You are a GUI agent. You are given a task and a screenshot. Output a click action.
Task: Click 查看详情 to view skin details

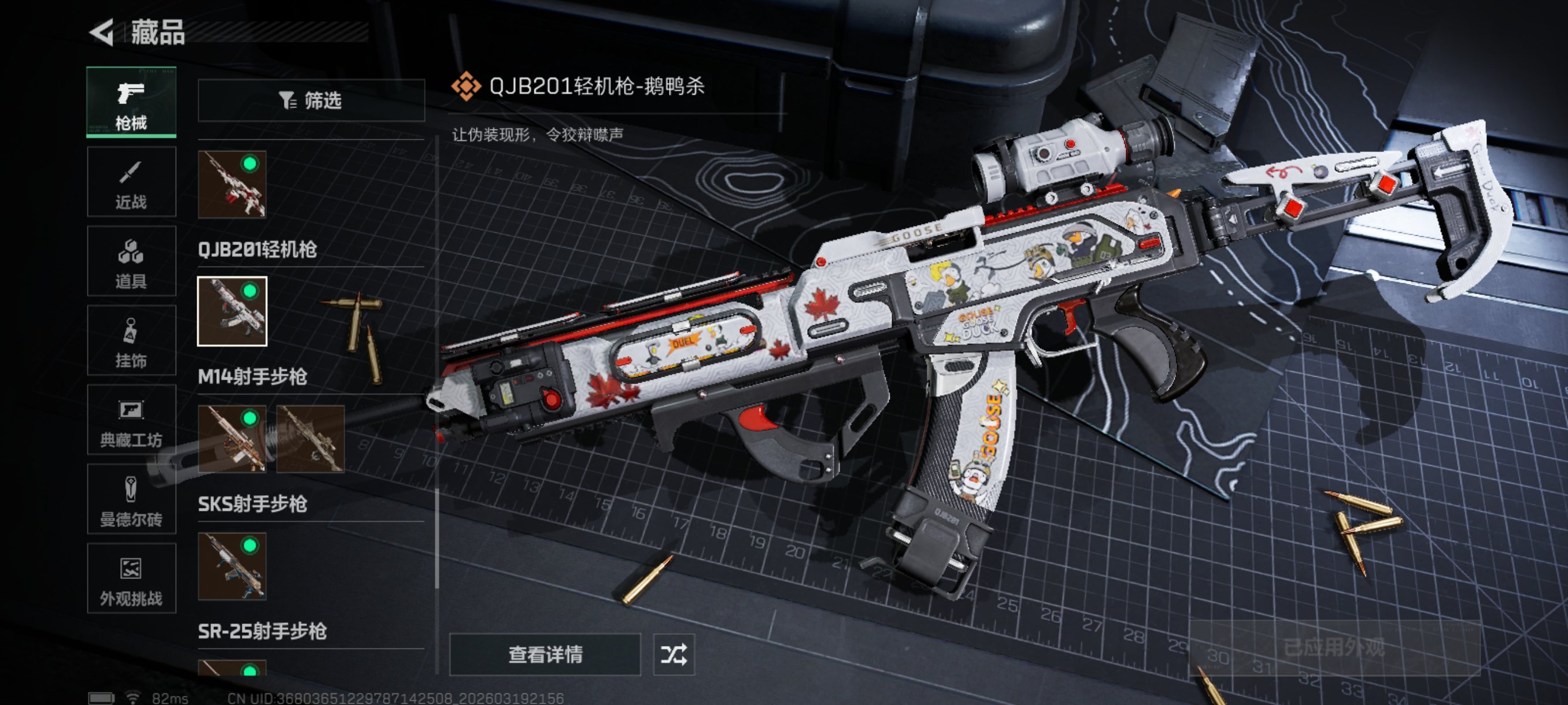tap(545, 655)
